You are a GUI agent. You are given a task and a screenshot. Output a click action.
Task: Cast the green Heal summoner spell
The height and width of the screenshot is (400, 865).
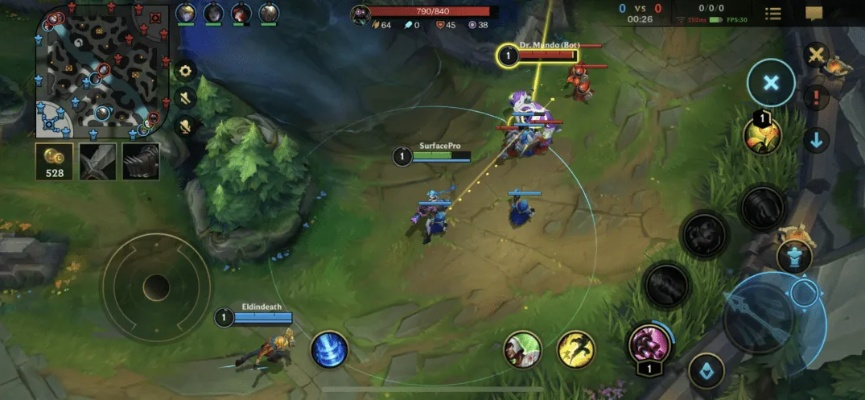click(522, 349)
